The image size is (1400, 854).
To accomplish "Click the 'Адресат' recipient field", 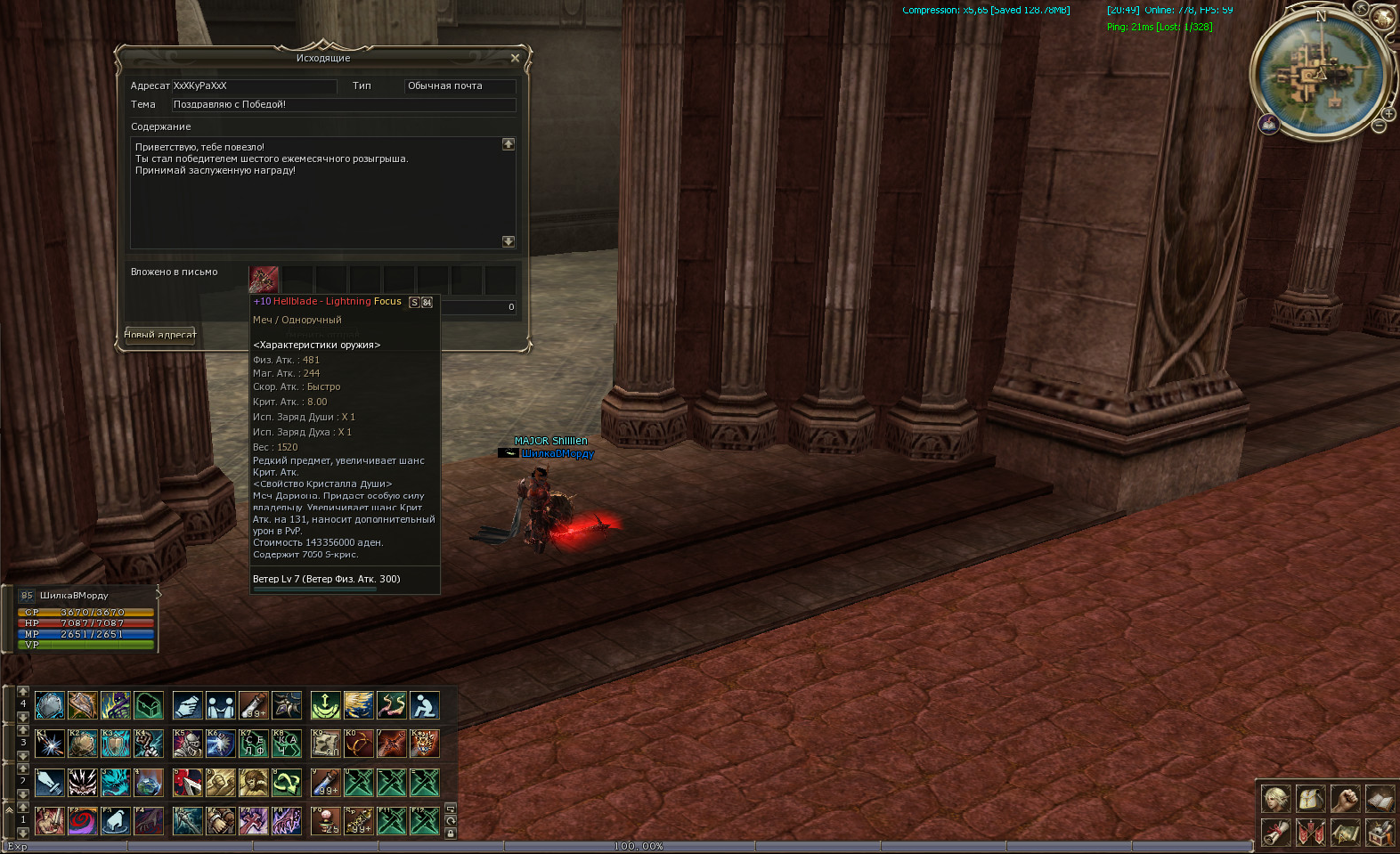I will 254,86.
